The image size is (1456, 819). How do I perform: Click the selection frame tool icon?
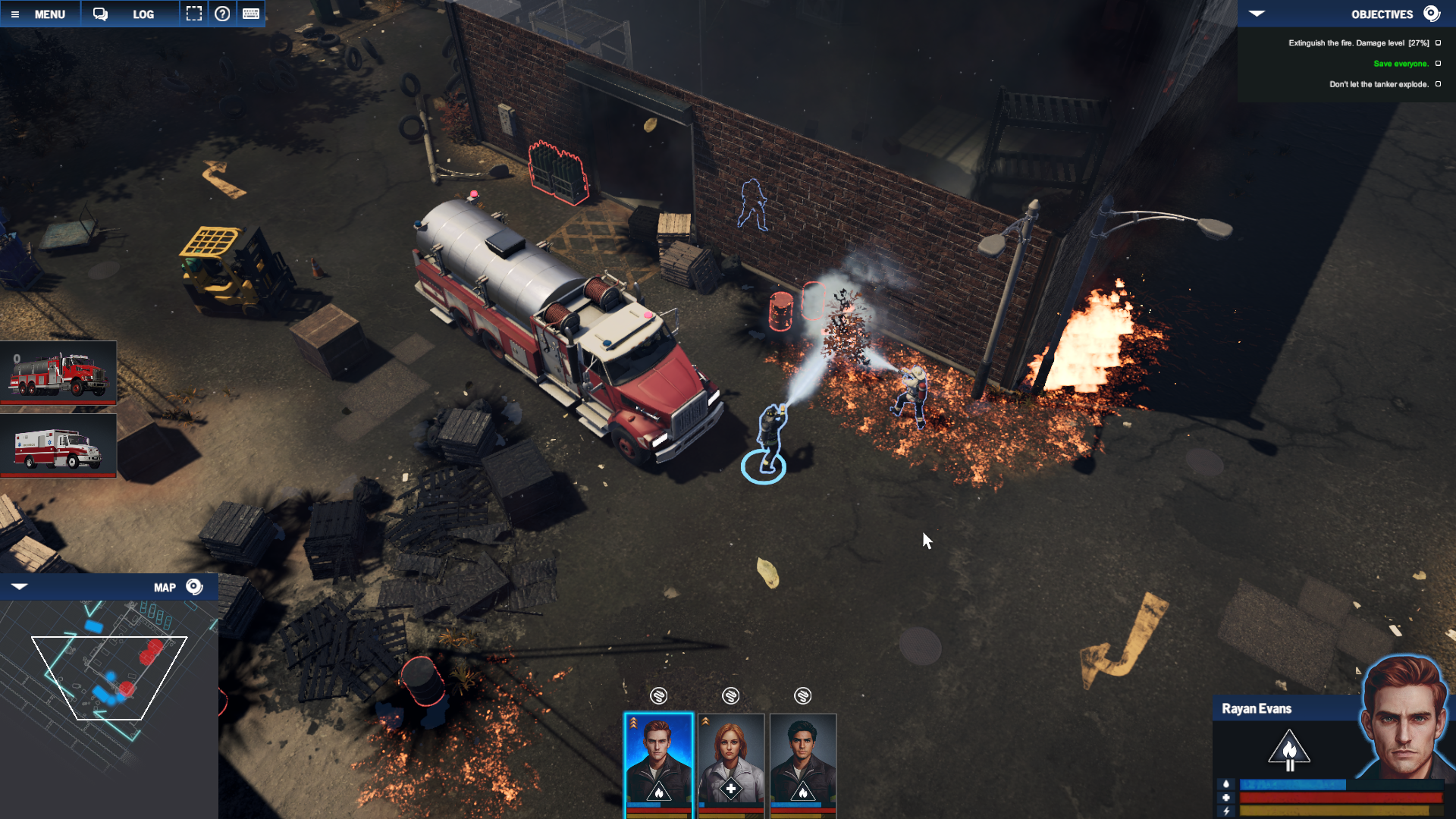(194, 14)
